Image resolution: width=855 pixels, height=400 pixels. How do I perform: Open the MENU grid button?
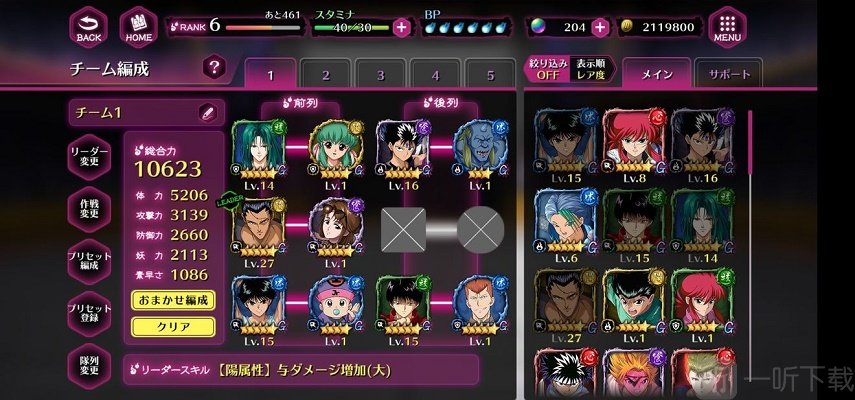coord(727,27)
